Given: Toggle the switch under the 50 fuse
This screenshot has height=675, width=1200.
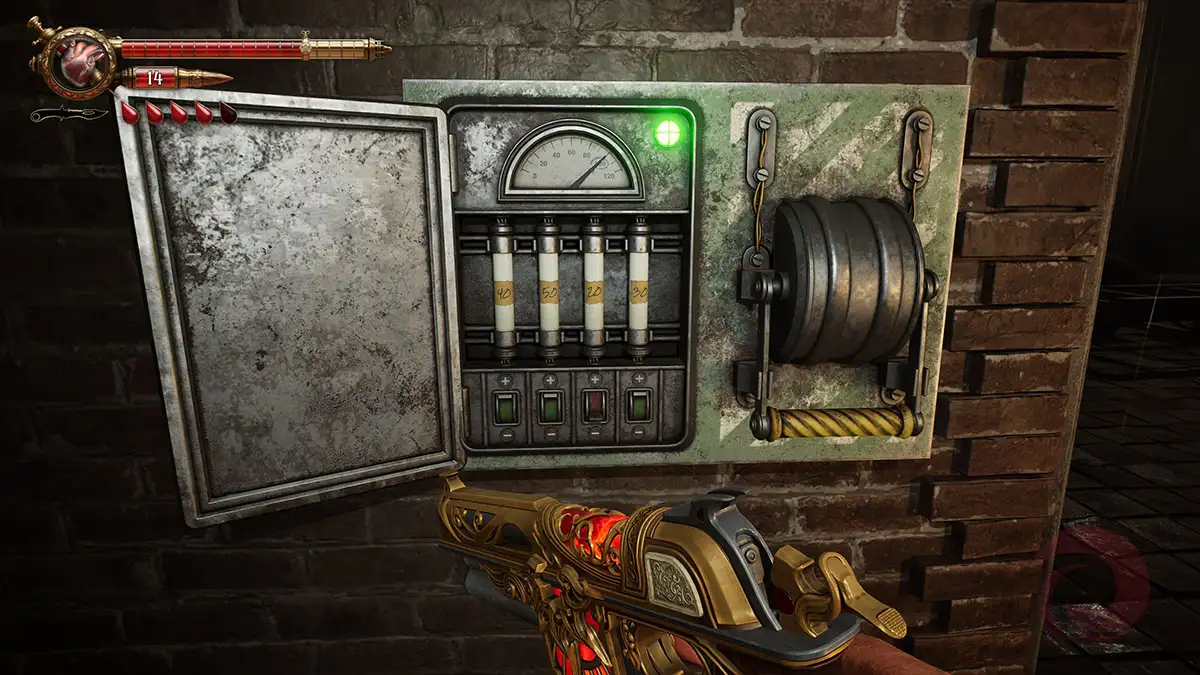Looking at the screenshot, I should click(549, 406).
